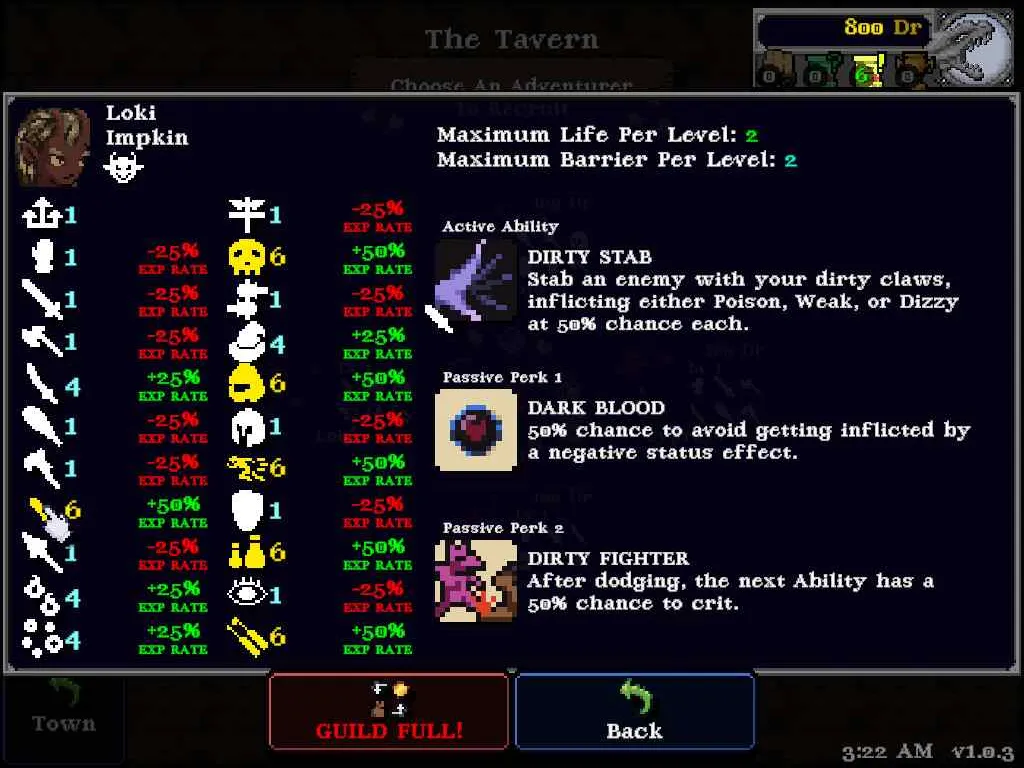1024x768 pixels.
Task: Go back to the adventurer list
Action: tap(634, 711)
